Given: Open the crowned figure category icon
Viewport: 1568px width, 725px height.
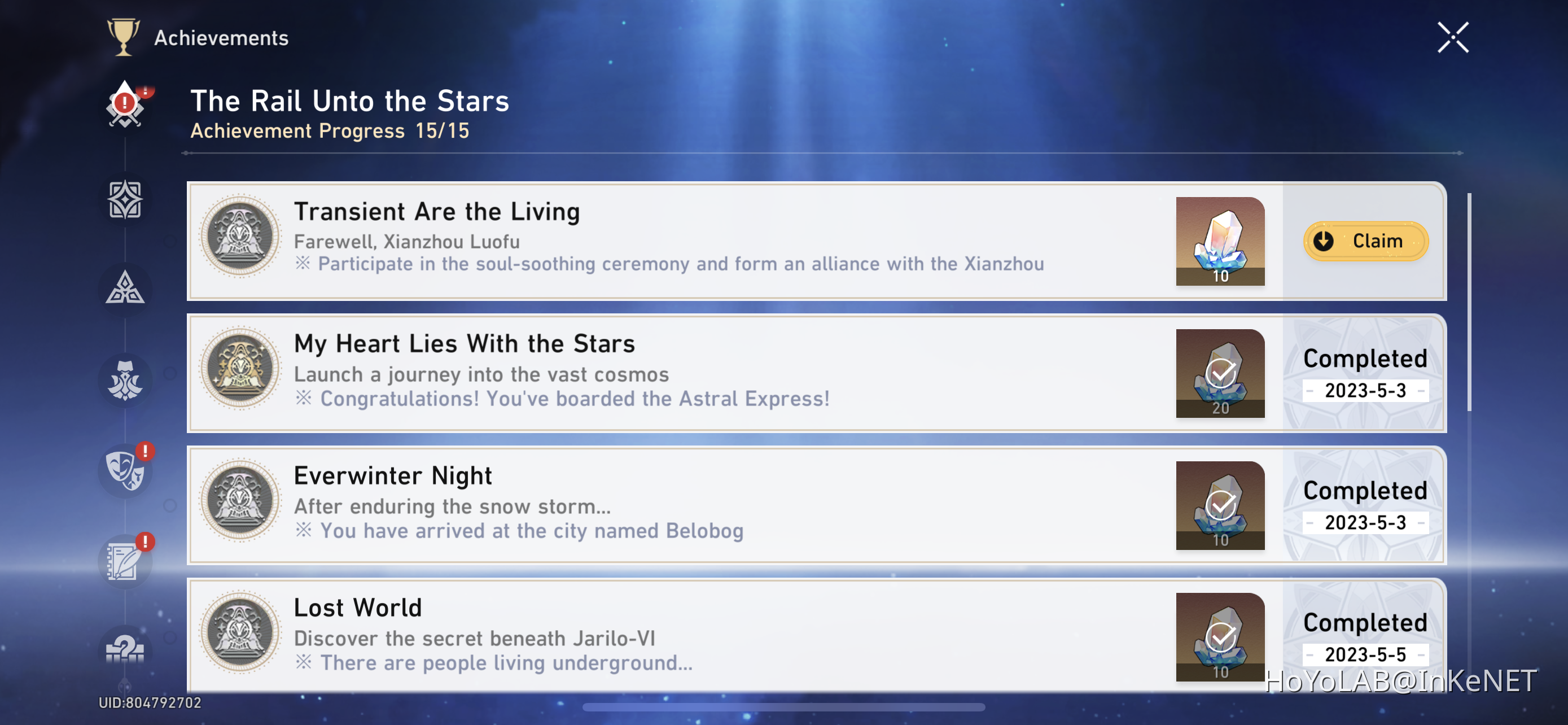Looking at the screenshot, I should (125, 380).
